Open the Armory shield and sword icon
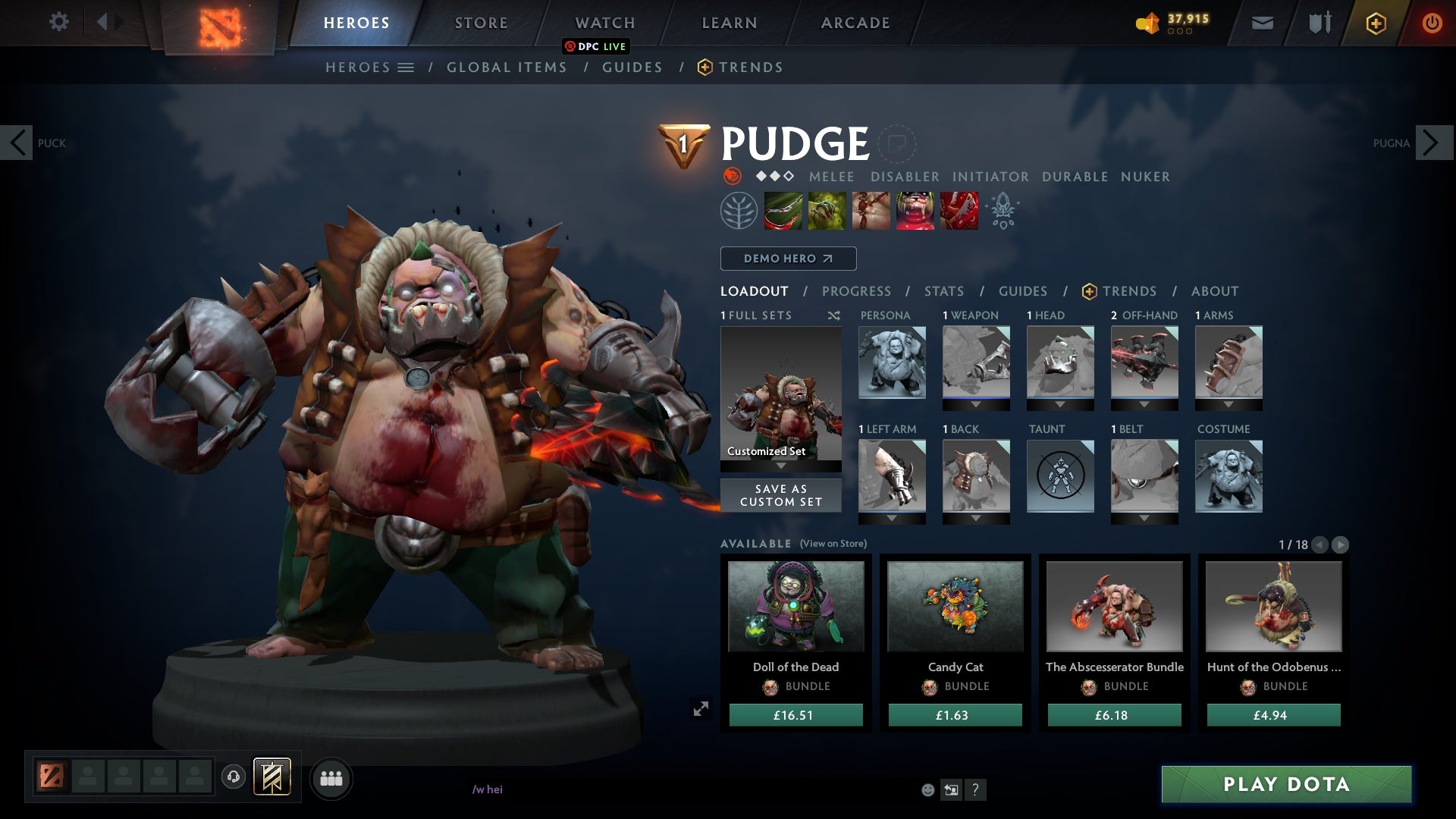 1319,23
